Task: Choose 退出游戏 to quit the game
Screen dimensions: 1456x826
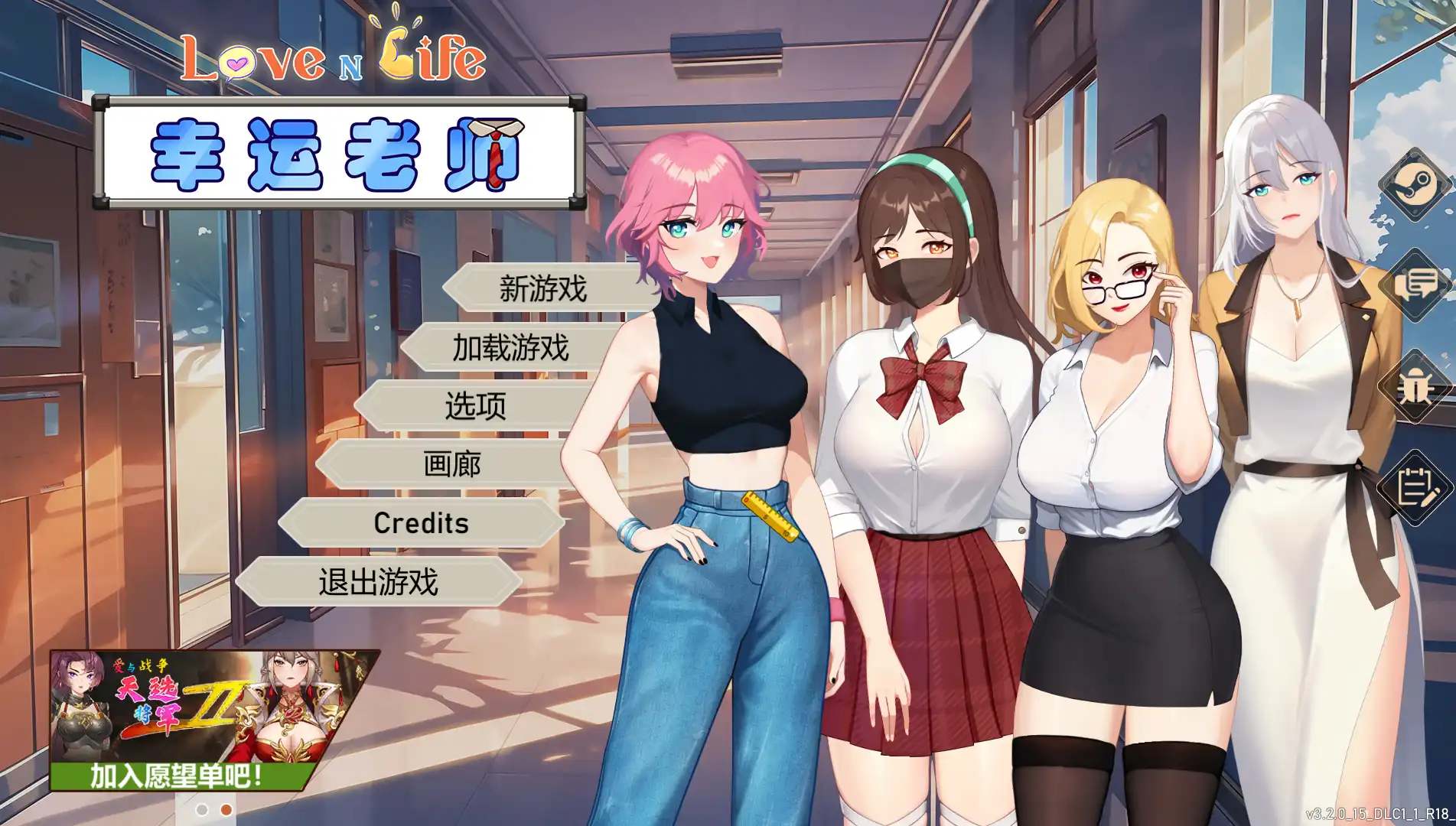Action: [379, 582]
